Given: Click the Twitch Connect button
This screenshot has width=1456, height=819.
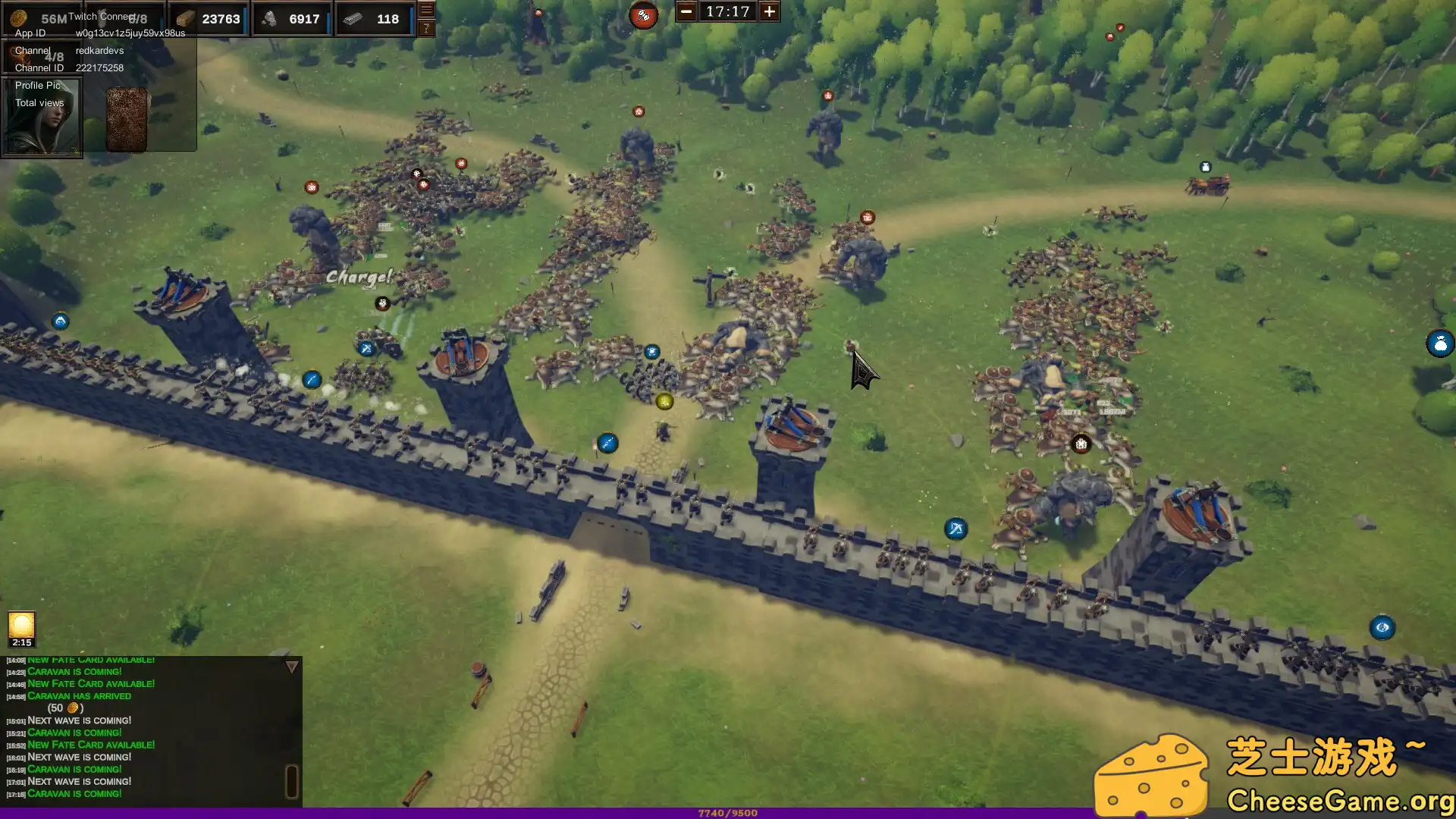Looking at the screenshot, I should pyautogui.click(x=102, y=16).
